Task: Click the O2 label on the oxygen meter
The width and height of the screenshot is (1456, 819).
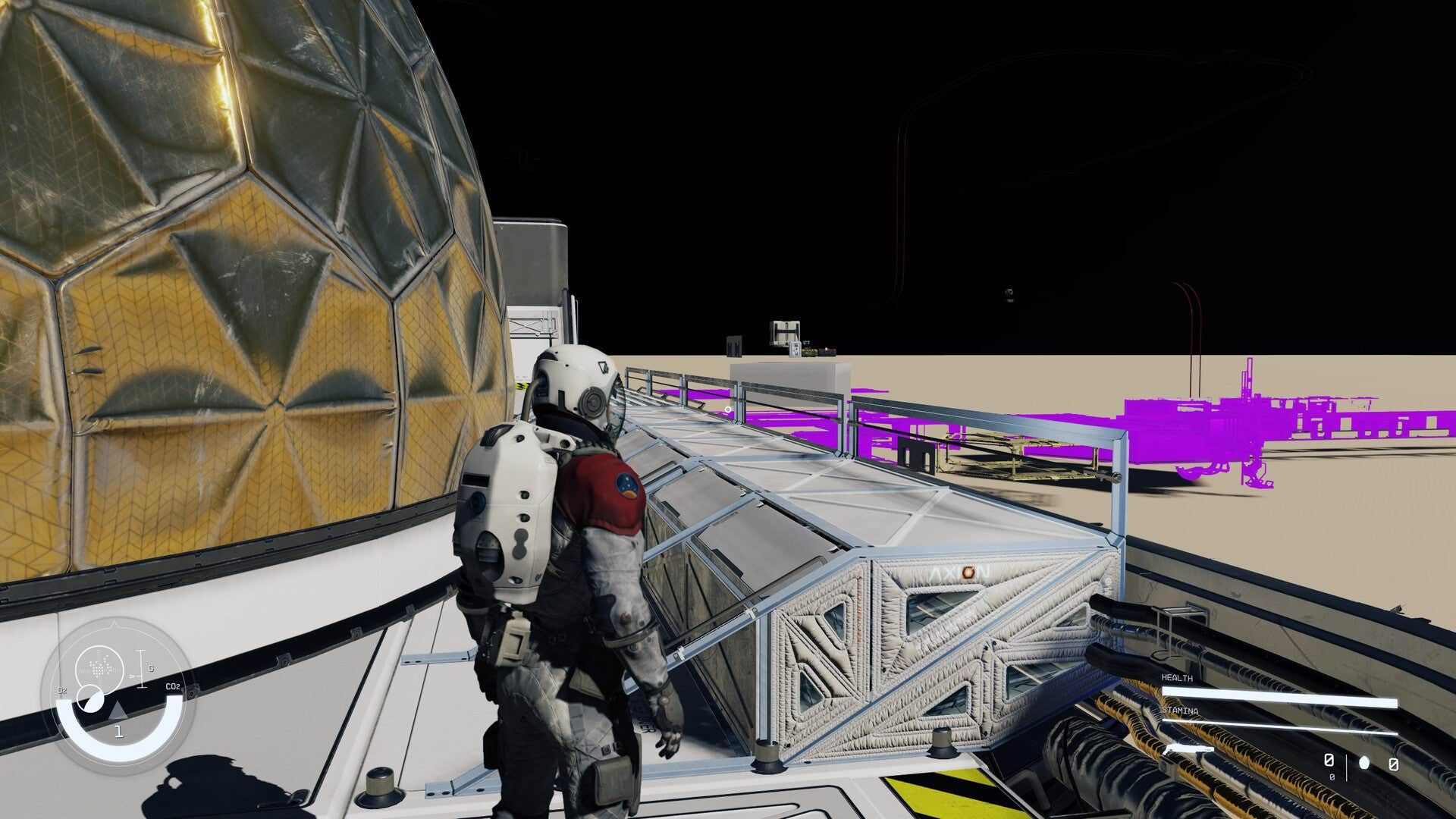Action: tap(62, 690)
